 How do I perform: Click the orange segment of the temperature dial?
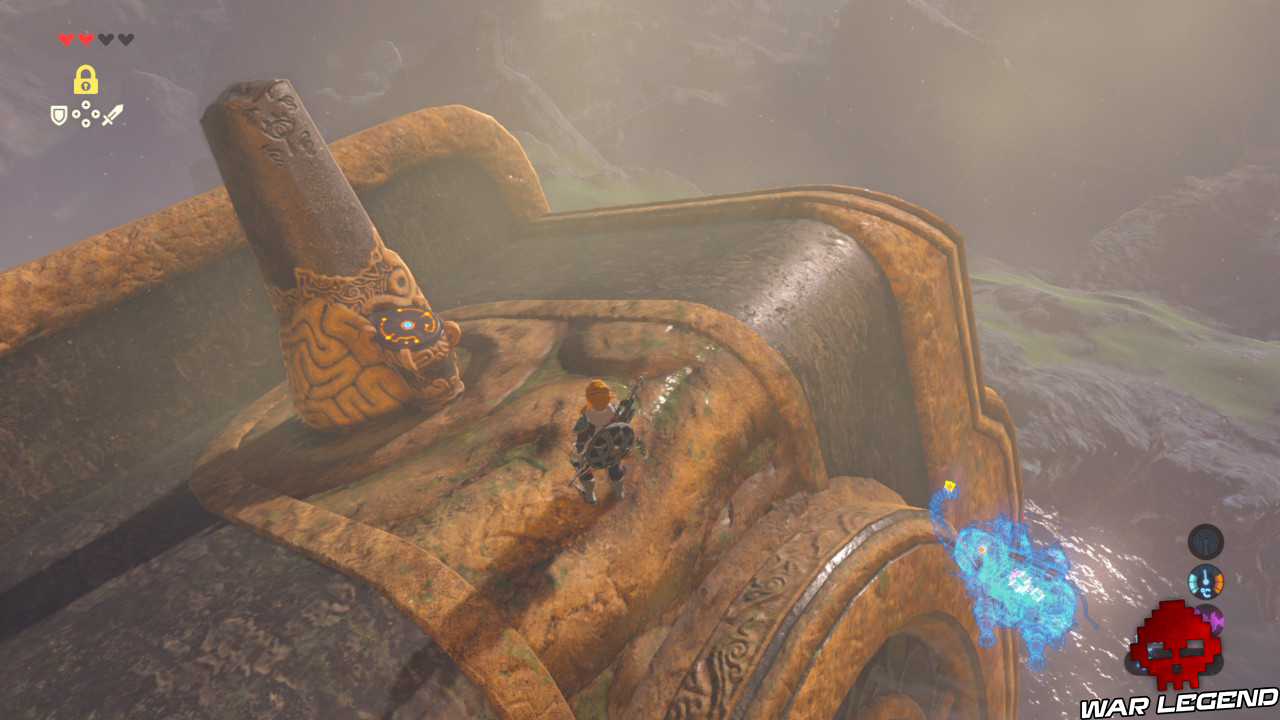pos(1218,582)
